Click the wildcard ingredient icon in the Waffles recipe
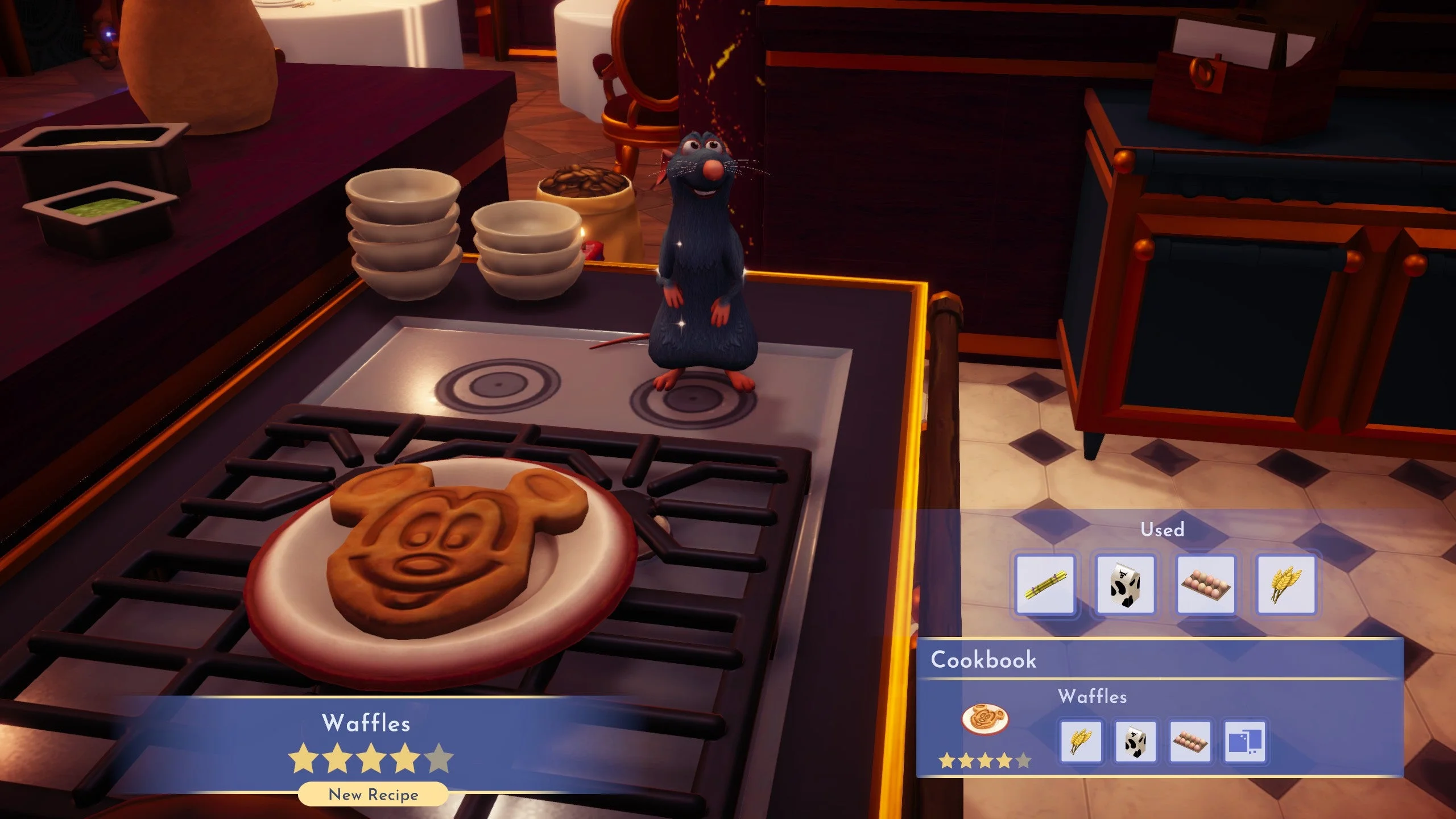This screenshot has height=819, width=1456. click(1243, 742)
